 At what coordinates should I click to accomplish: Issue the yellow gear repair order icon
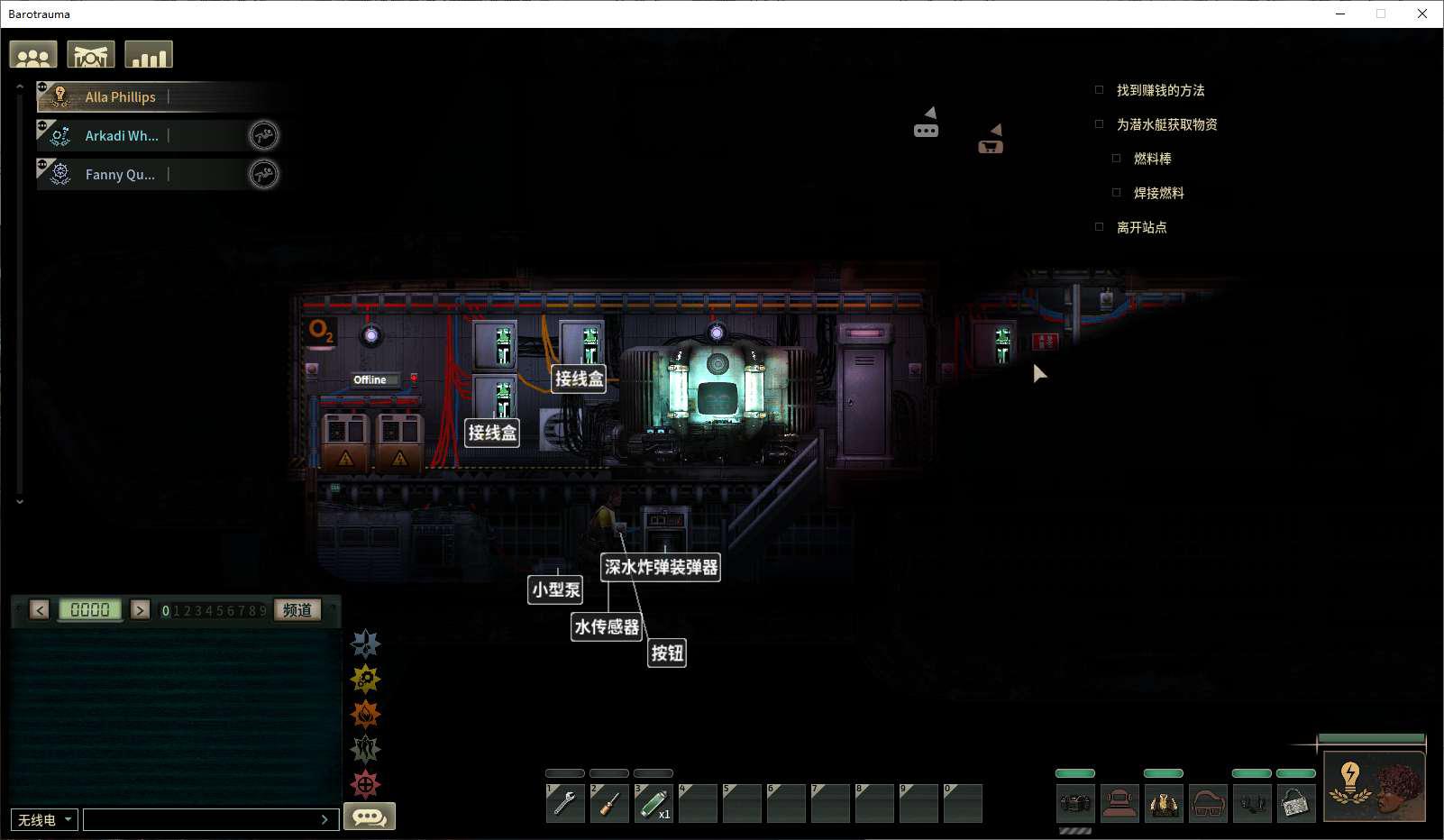point(365,679)
